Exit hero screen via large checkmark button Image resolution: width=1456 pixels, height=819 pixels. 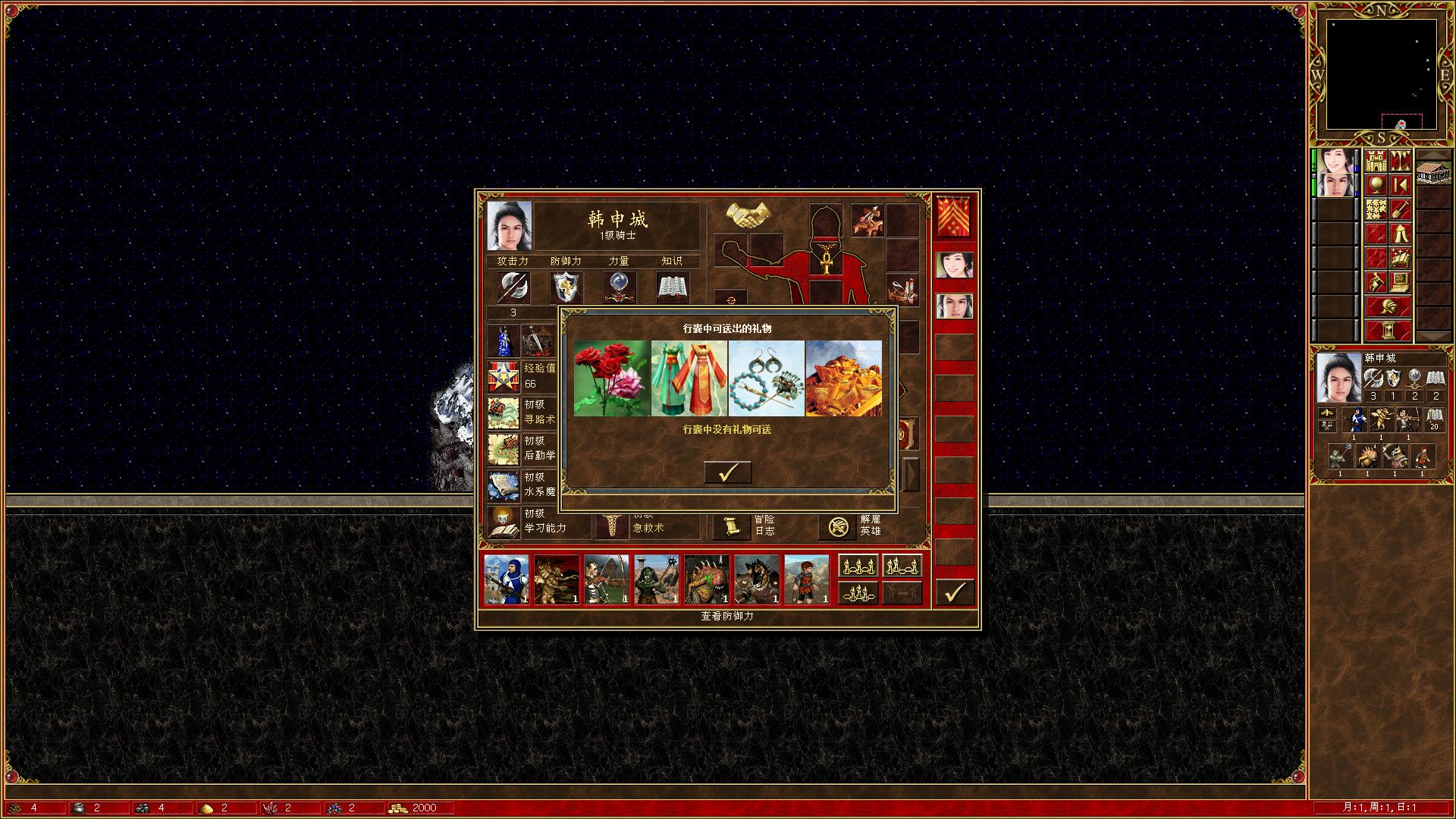pyautogui.click(x=955, y=591)
